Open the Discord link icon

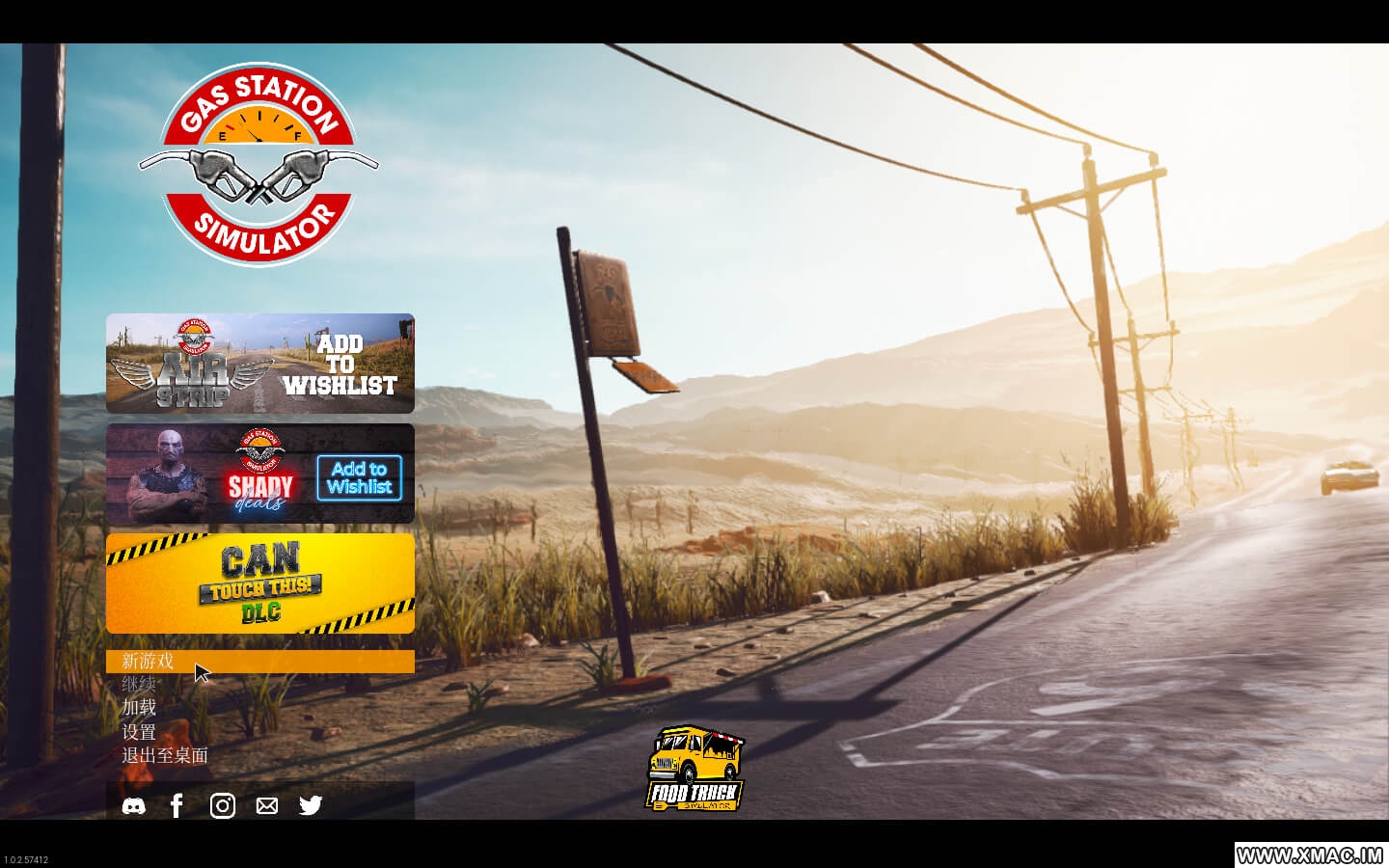[134, 805]
